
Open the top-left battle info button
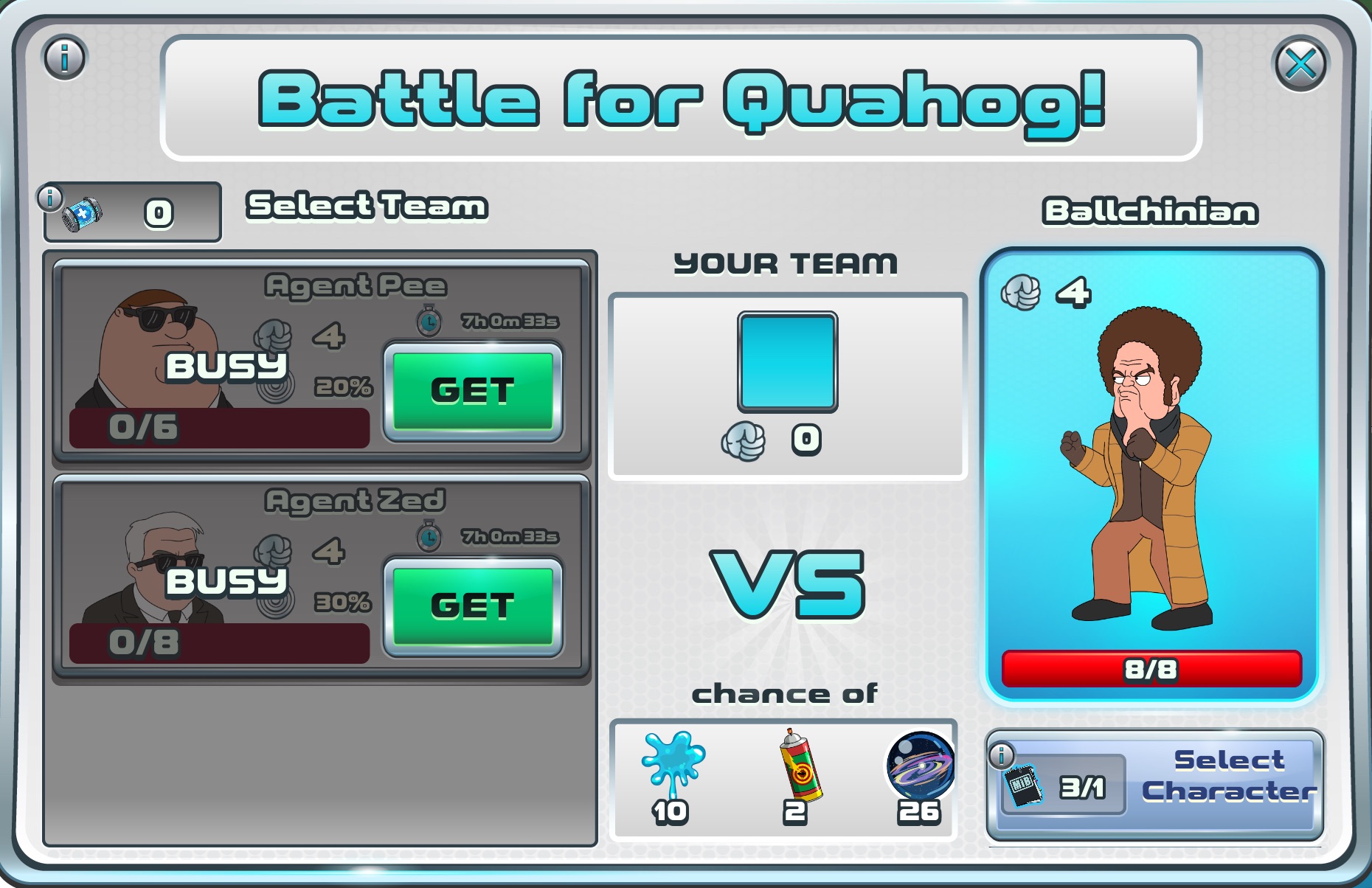click(x=65, y=57)
